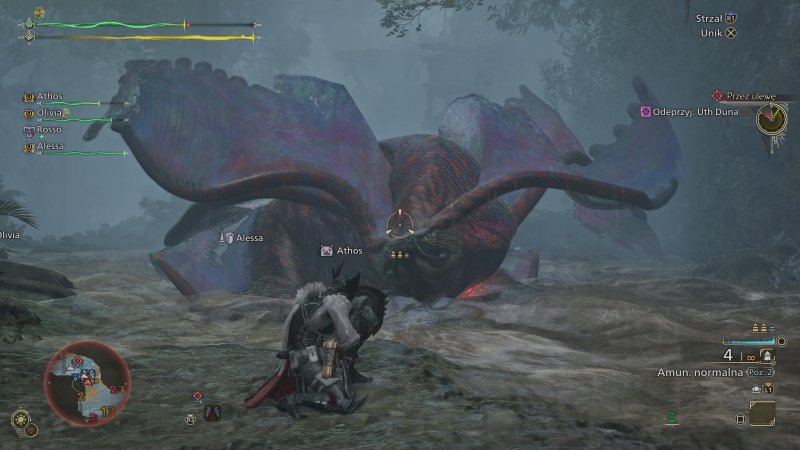800x450 pixels.
Task: Select Rosso in the party list
Action: click(x=48, y=129)
